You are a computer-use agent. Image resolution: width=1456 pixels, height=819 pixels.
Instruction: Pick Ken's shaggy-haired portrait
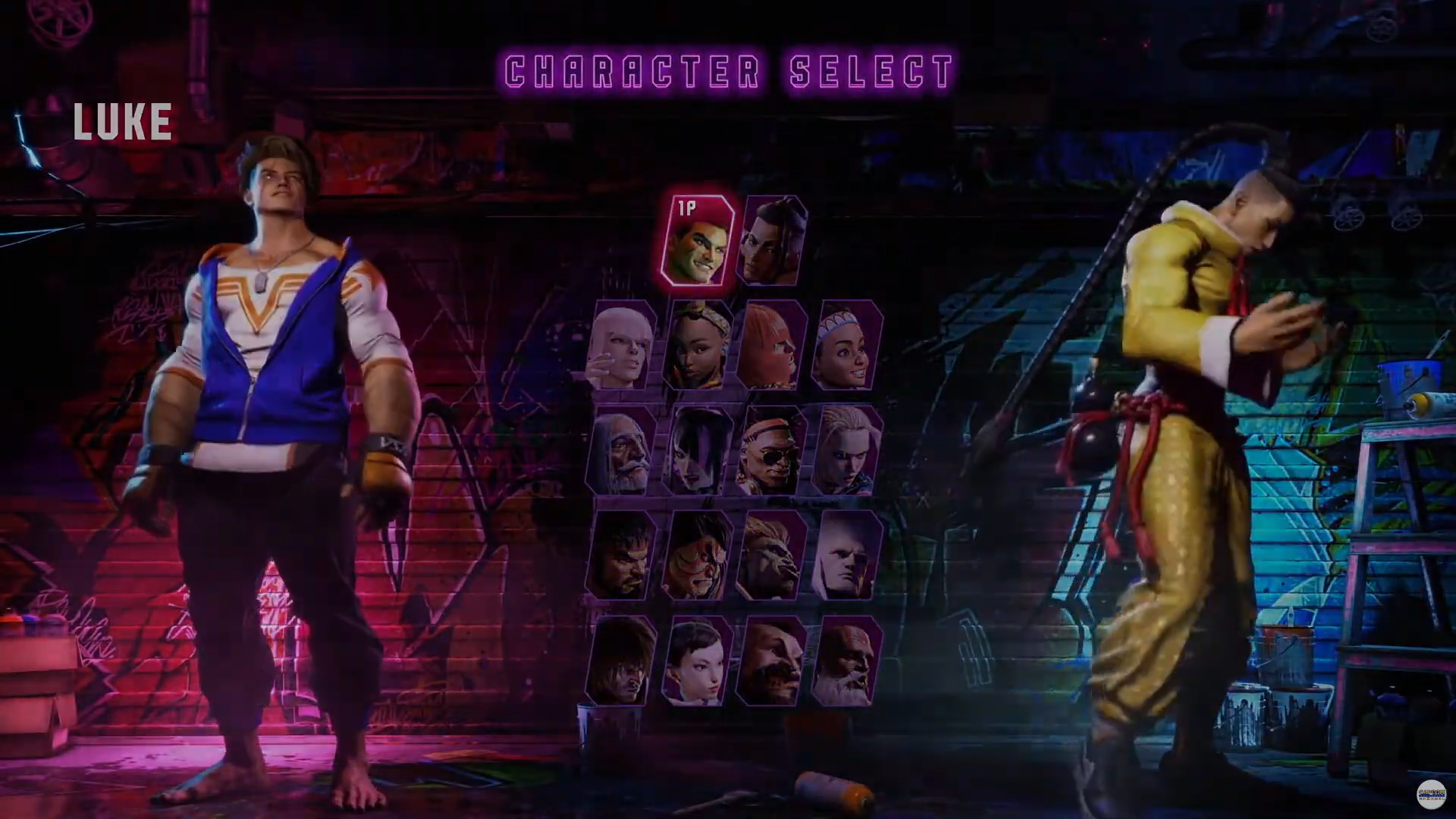point(622,661)
